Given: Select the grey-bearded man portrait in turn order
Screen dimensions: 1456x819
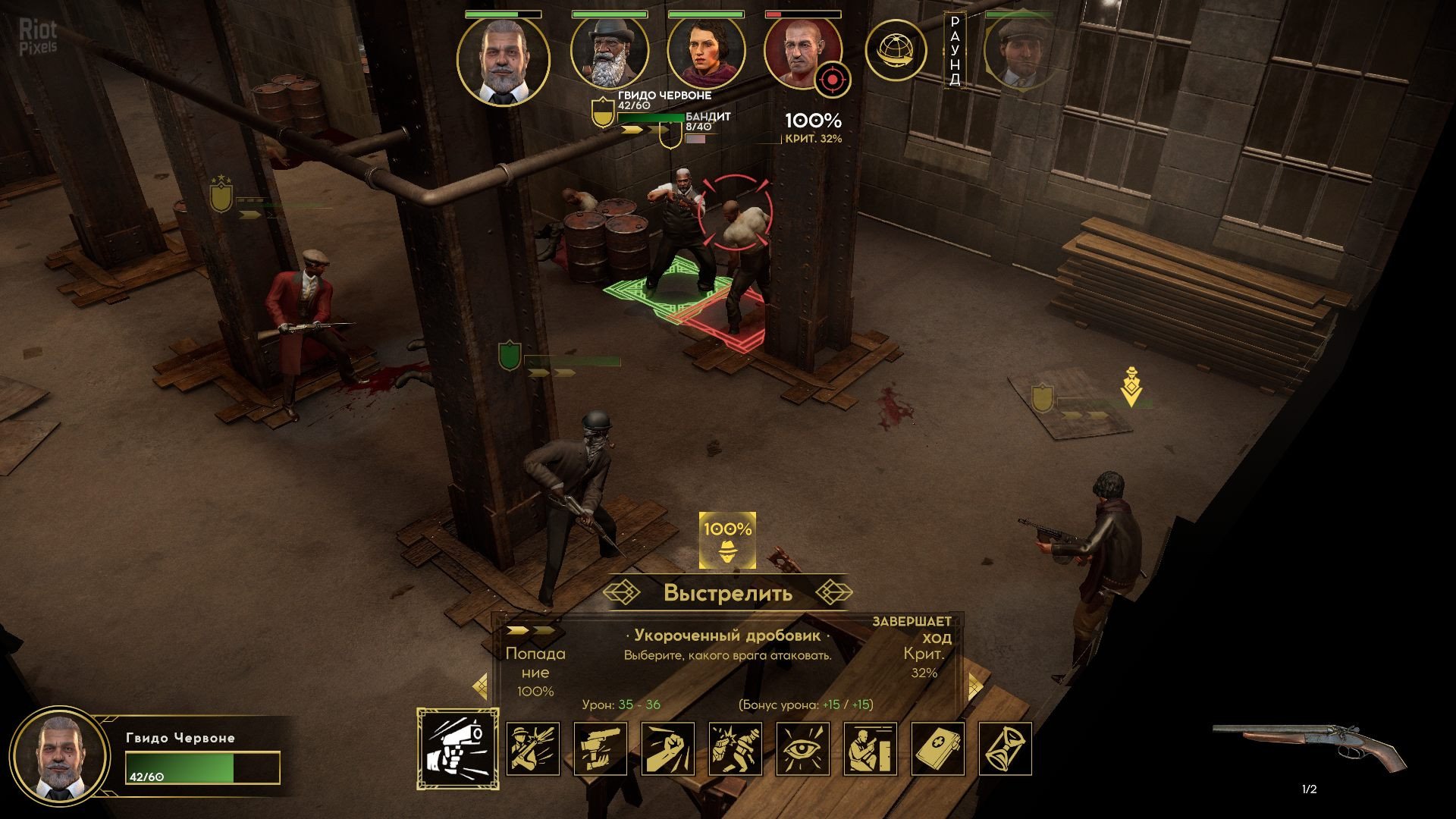Looking at the screenshot, I should [503, 61].
